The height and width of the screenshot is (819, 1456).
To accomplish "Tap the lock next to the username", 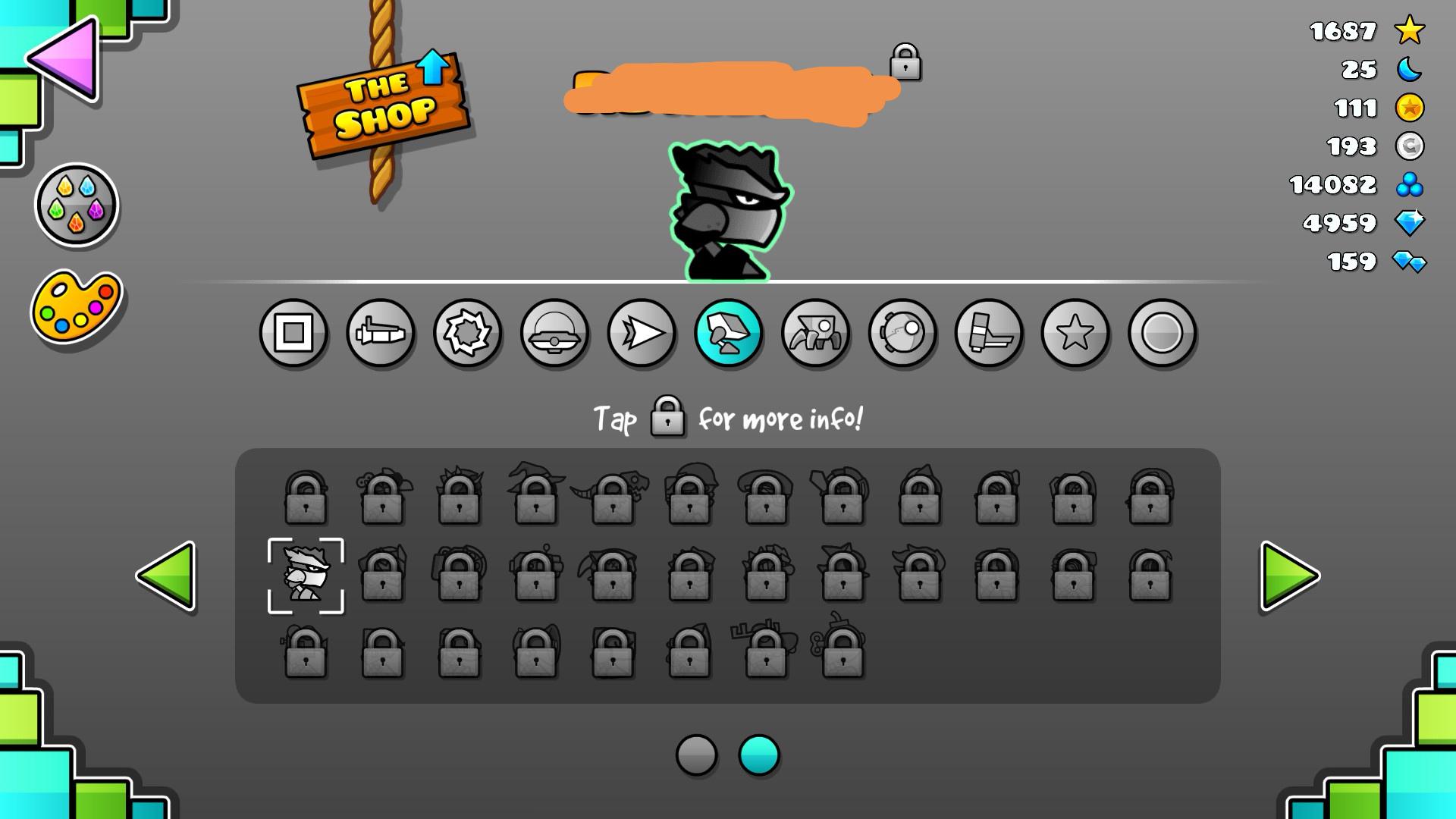I will point(907,64).
